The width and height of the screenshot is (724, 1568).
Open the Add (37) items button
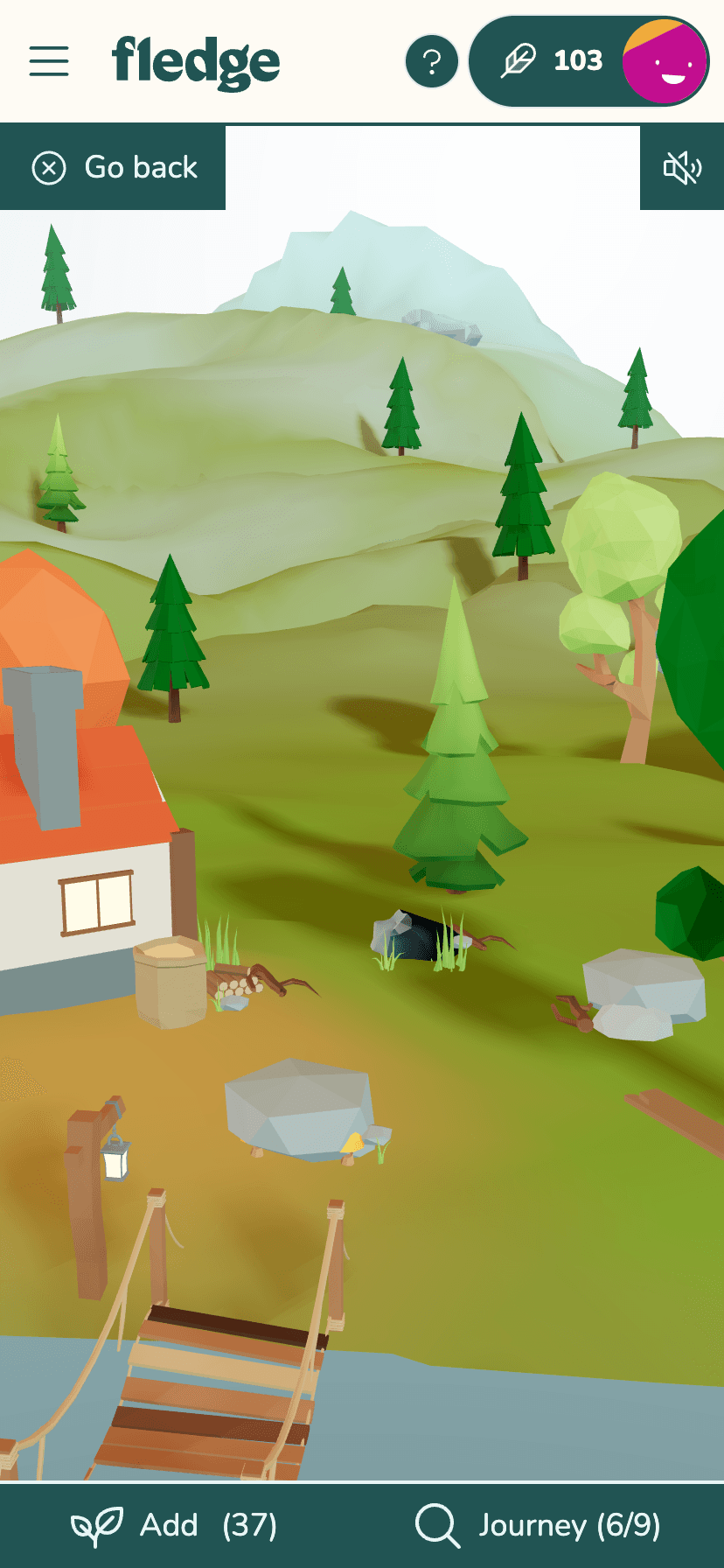click(x=175, y=1525)
